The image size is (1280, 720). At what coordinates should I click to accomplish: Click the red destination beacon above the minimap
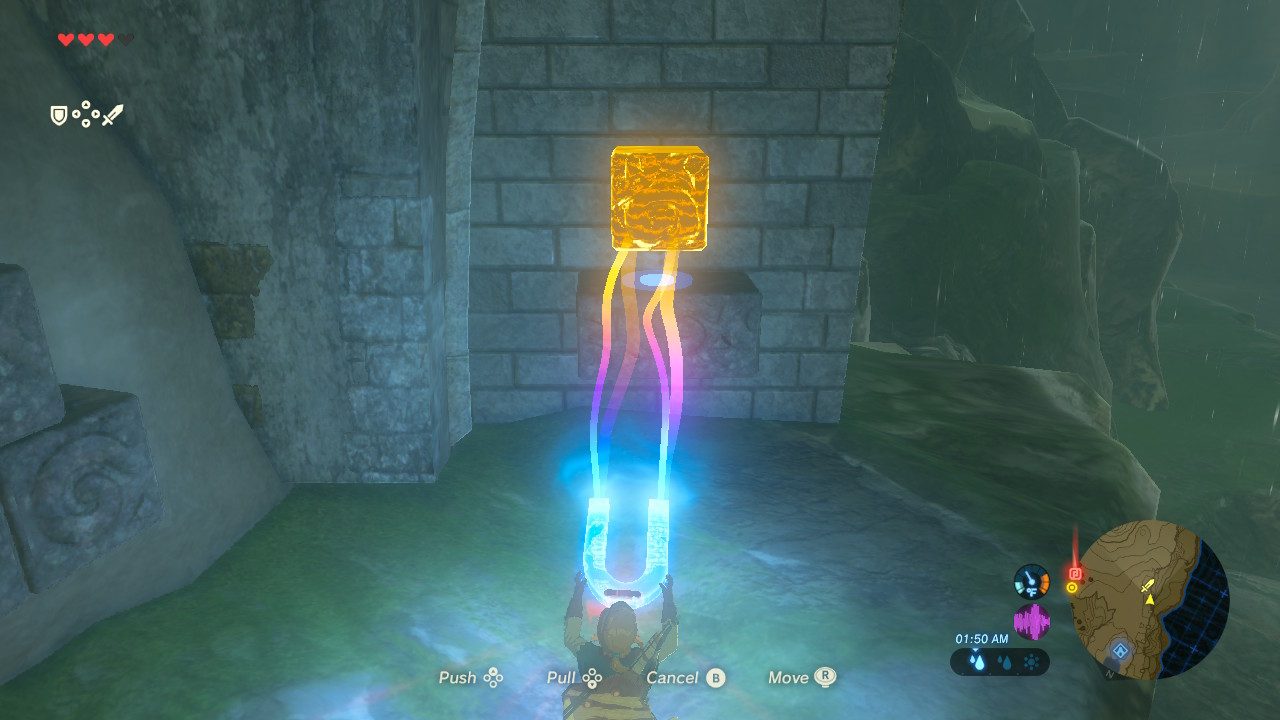pyautogui.click(x=1075, y=574)
